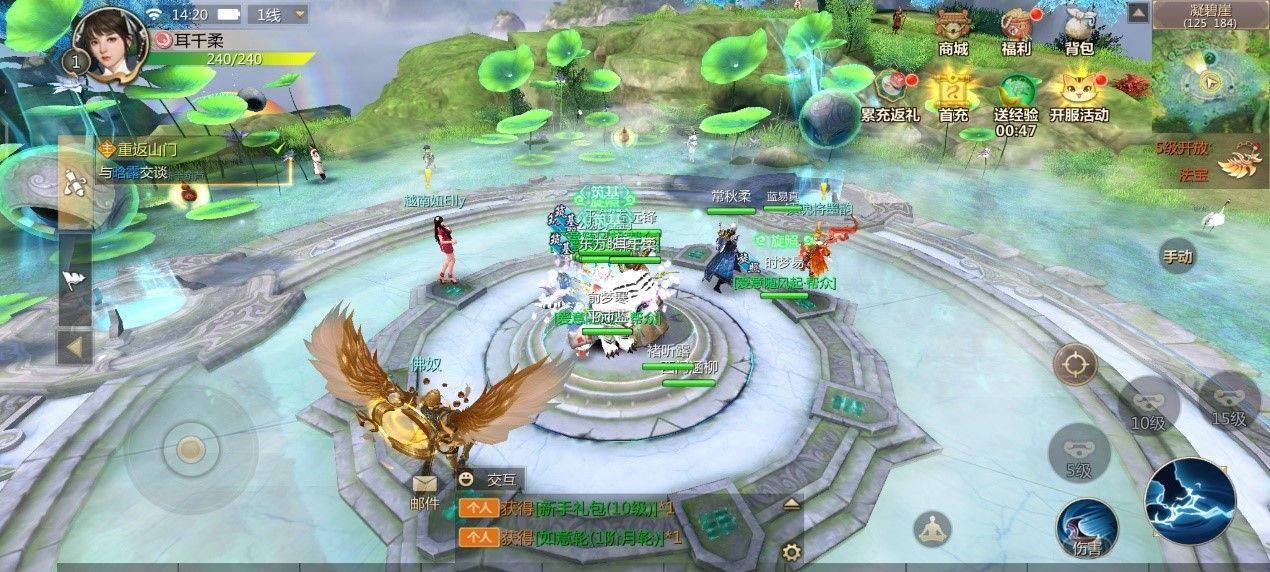Open the 开服活动 cat event icon
Screen dimensions: 1270x572
point(1079,93)
